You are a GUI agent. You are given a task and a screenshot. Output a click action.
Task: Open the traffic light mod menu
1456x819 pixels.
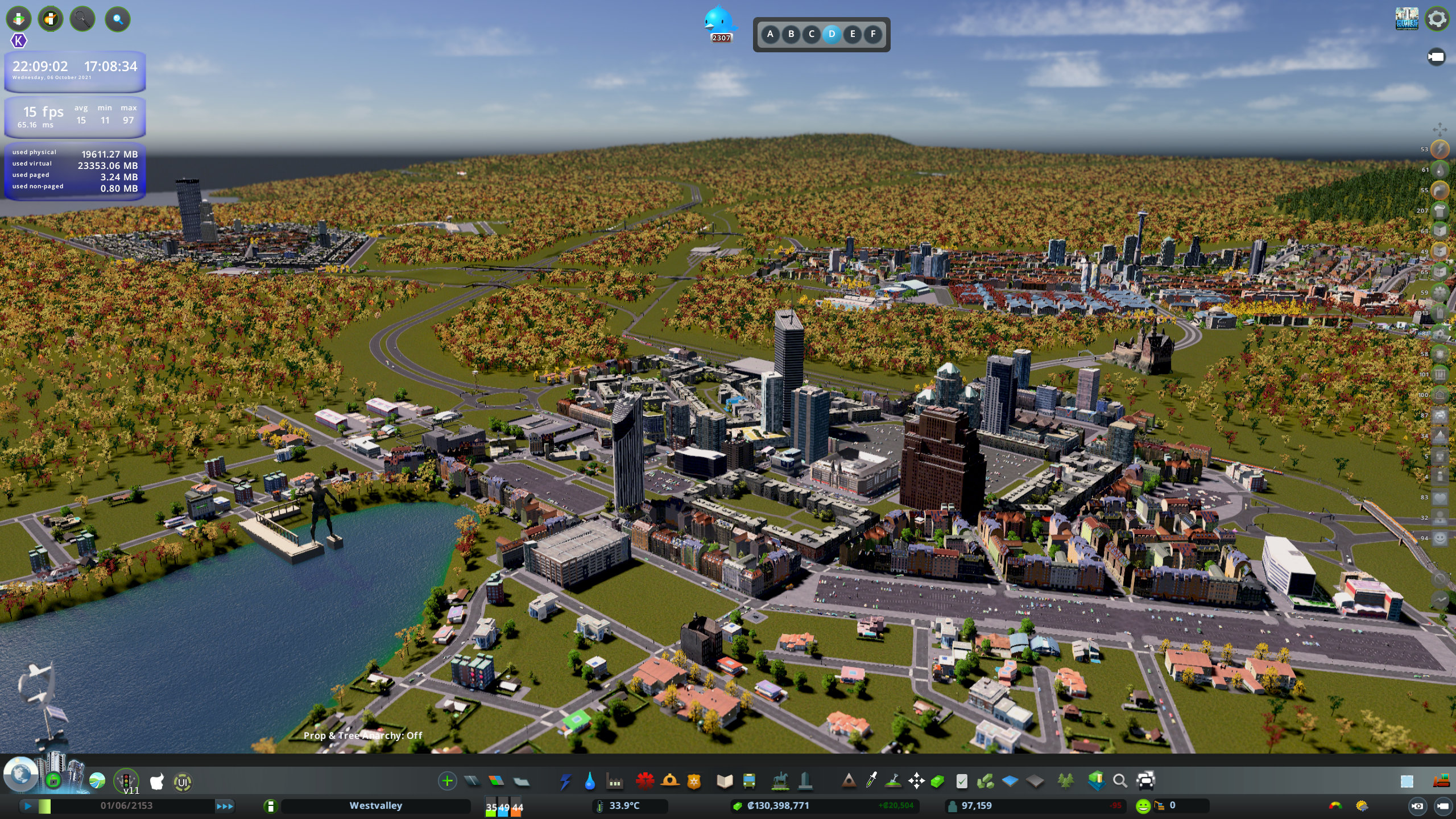[126, 780]
